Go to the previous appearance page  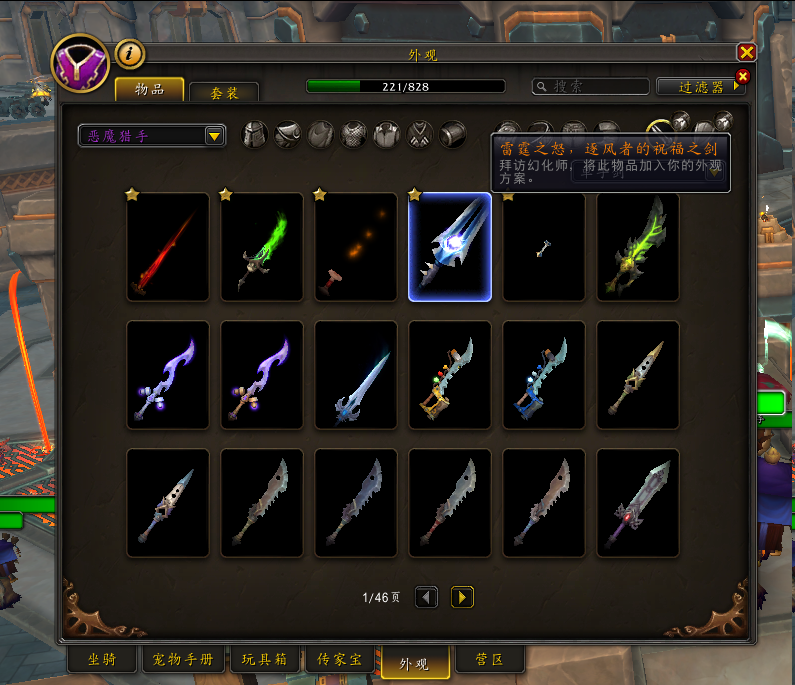point(427,597)
